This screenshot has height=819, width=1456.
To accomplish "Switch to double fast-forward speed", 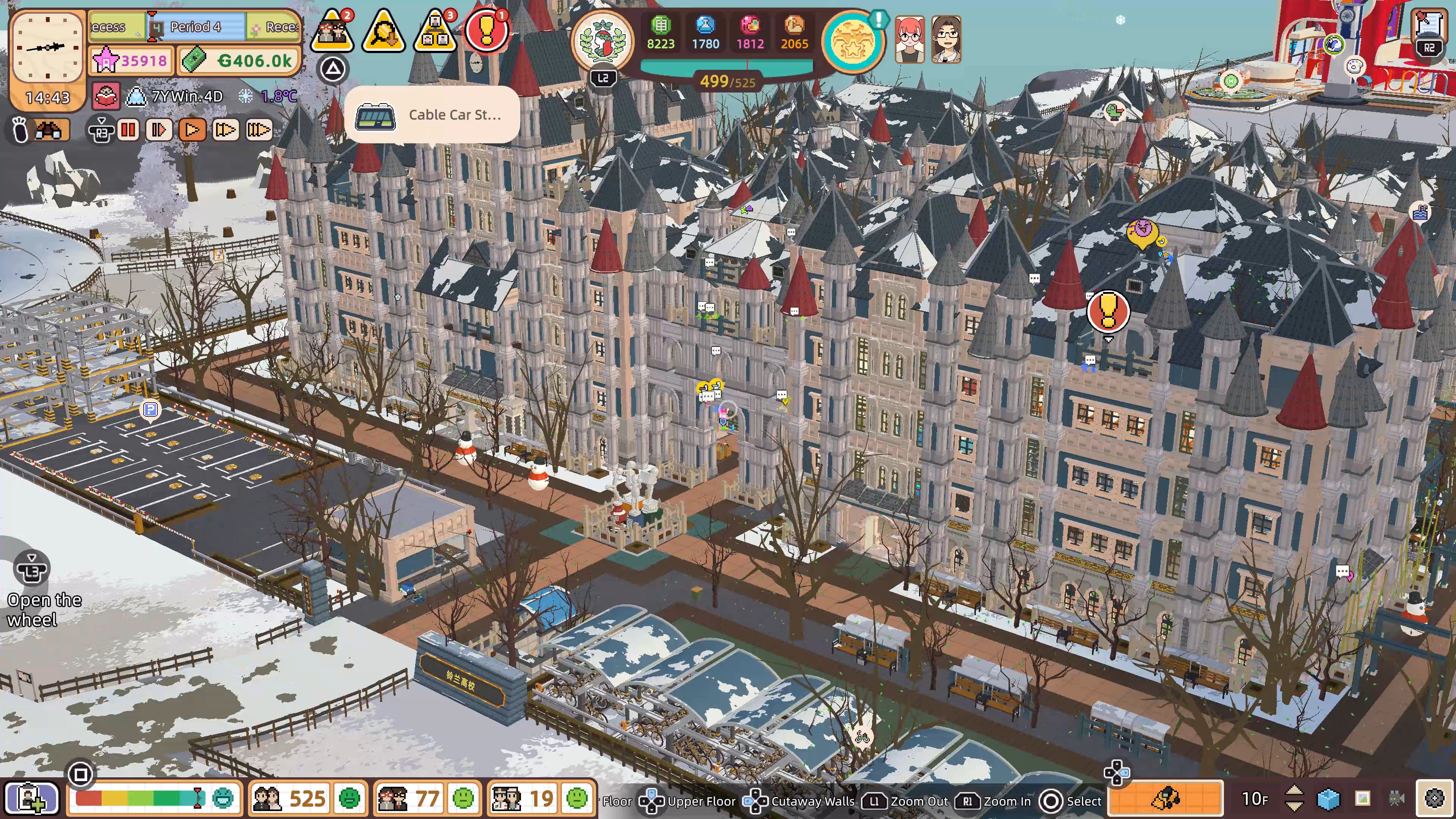I will (225, 130).
